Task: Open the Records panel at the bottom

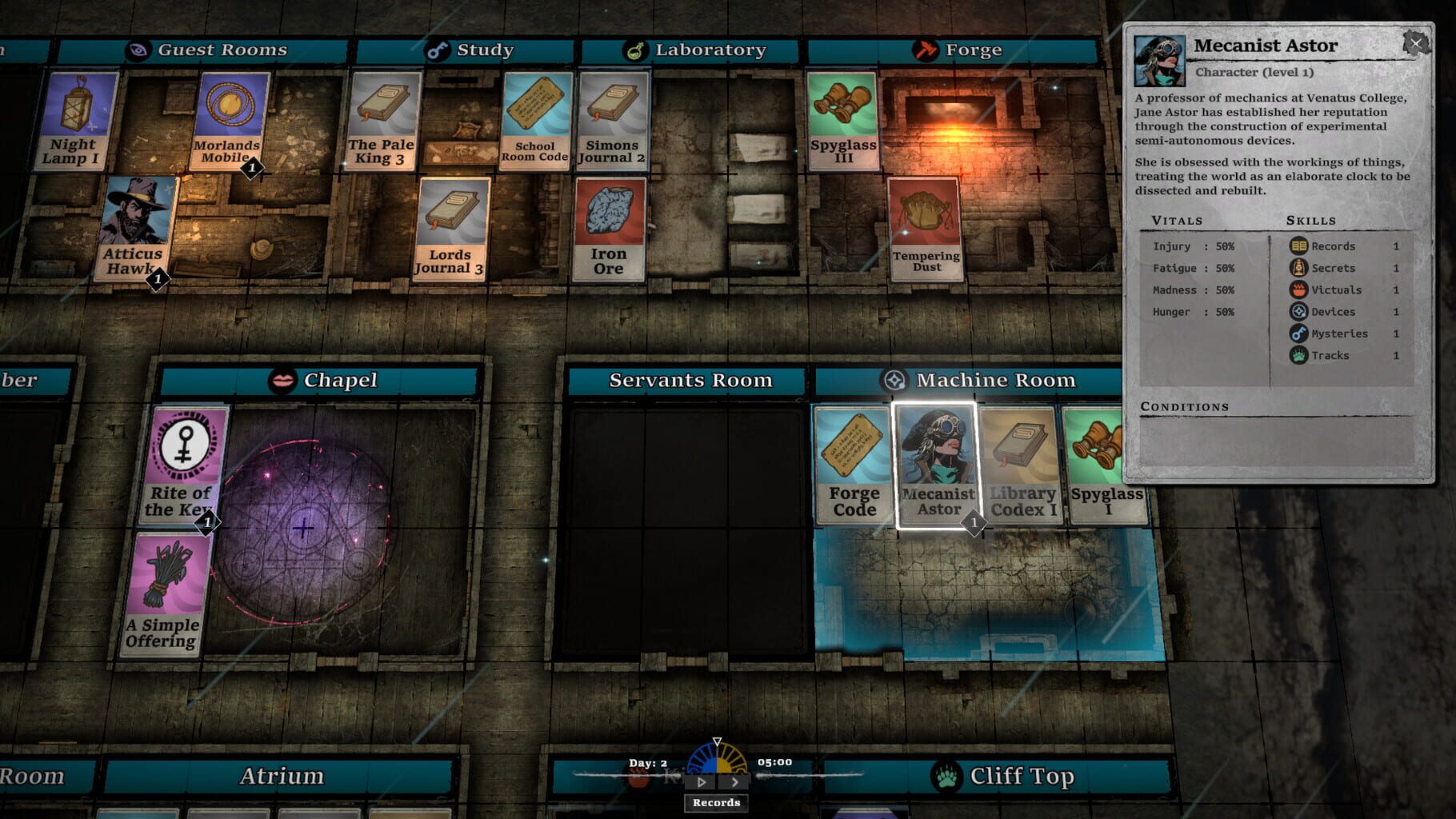Action: (714, 802)
